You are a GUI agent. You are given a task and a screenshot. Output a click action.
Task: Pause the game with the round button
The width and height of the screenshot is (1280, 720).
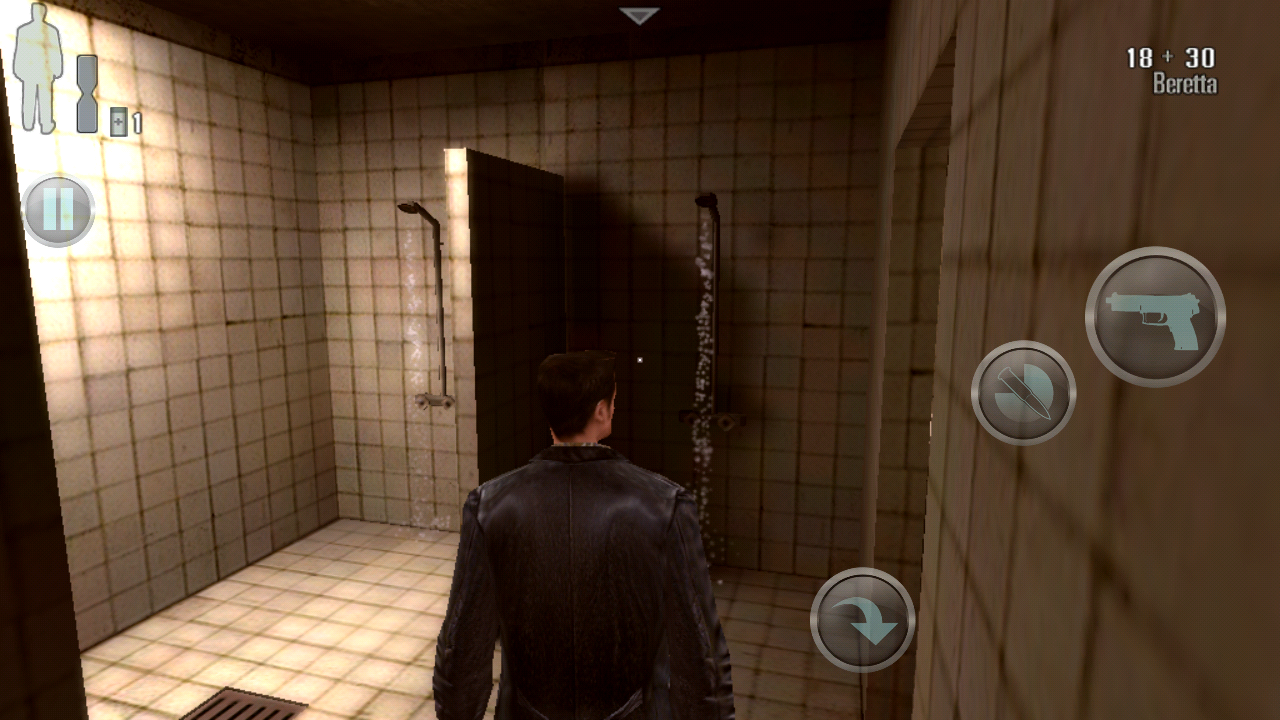pos(58,211)
